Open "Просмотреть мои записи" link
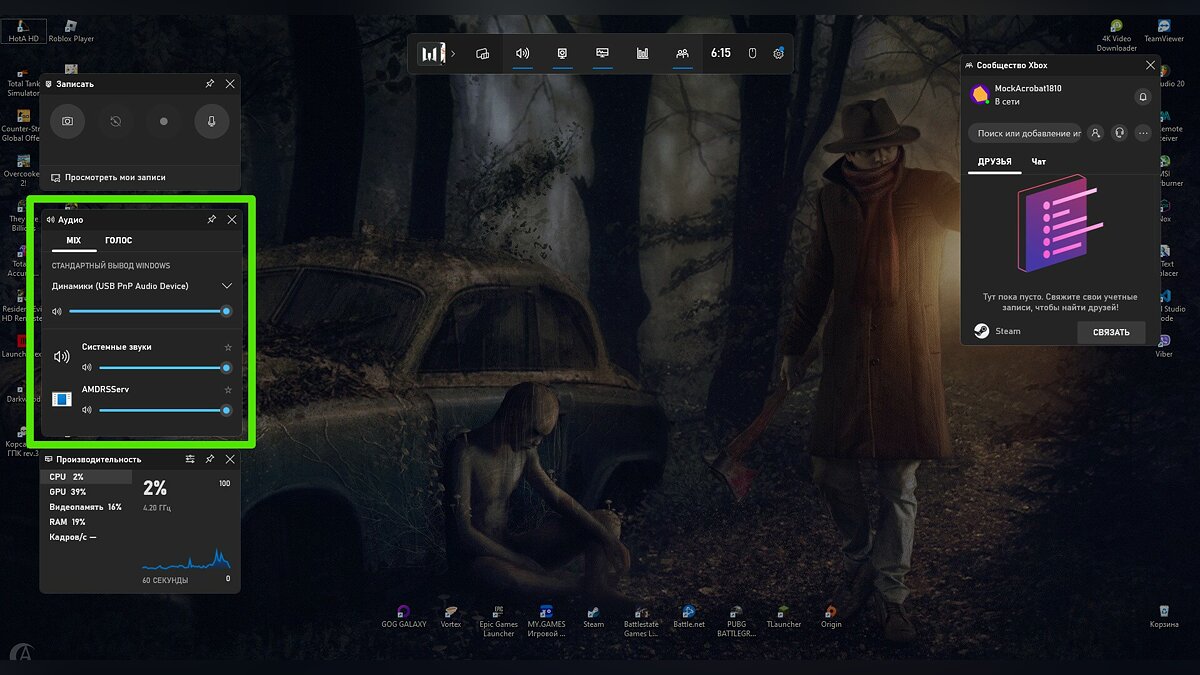Image resolution: width=1200 pixels, height=675 pixels. pos(115,177)
